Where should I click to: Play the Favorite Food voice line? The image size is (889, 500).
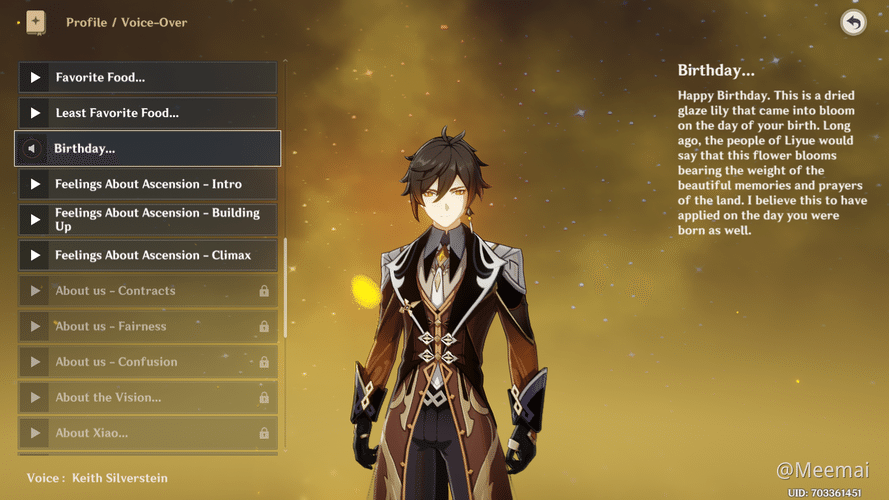click(36, 77)
